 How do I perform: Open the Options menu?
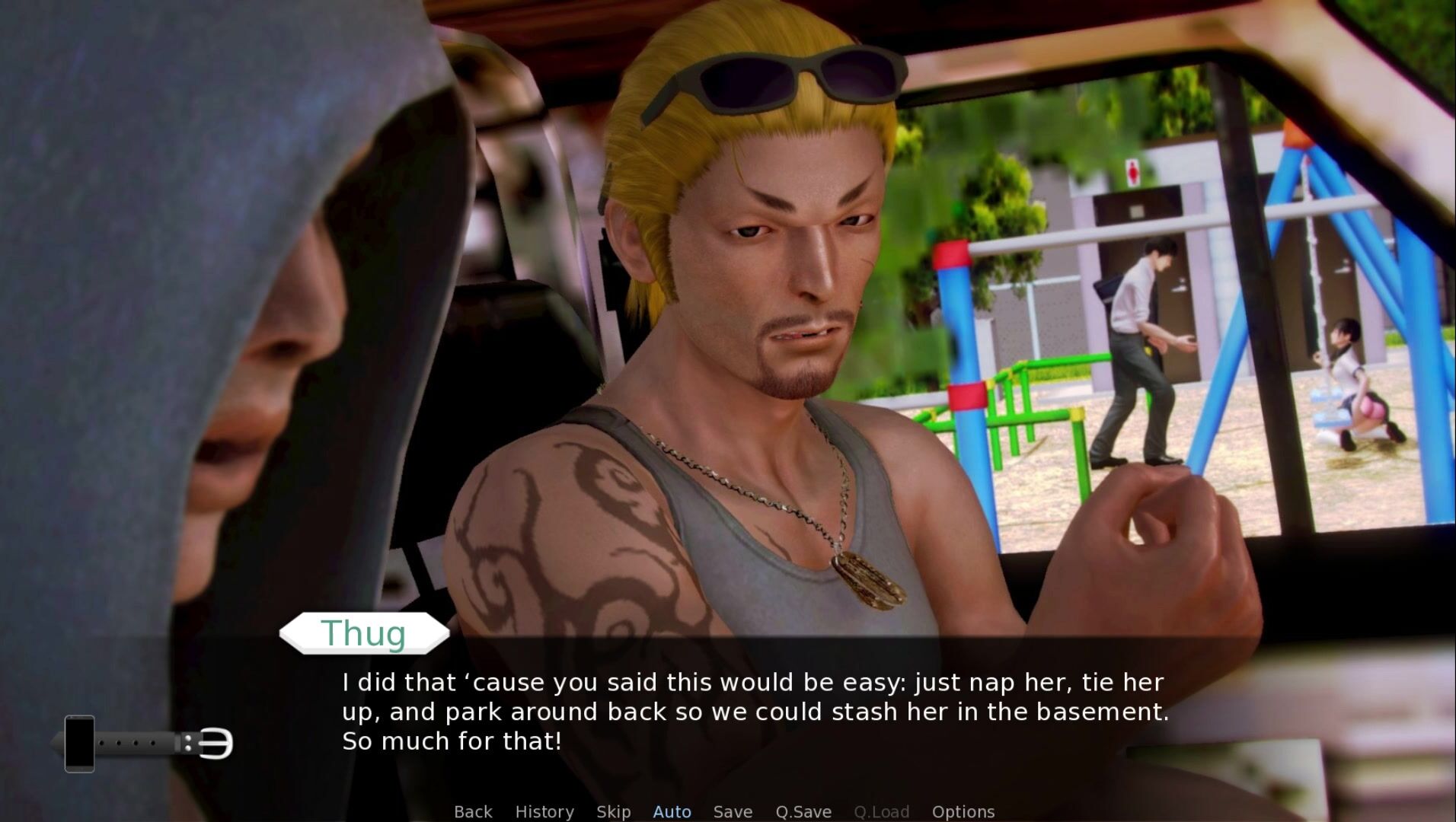click(963, 811)
